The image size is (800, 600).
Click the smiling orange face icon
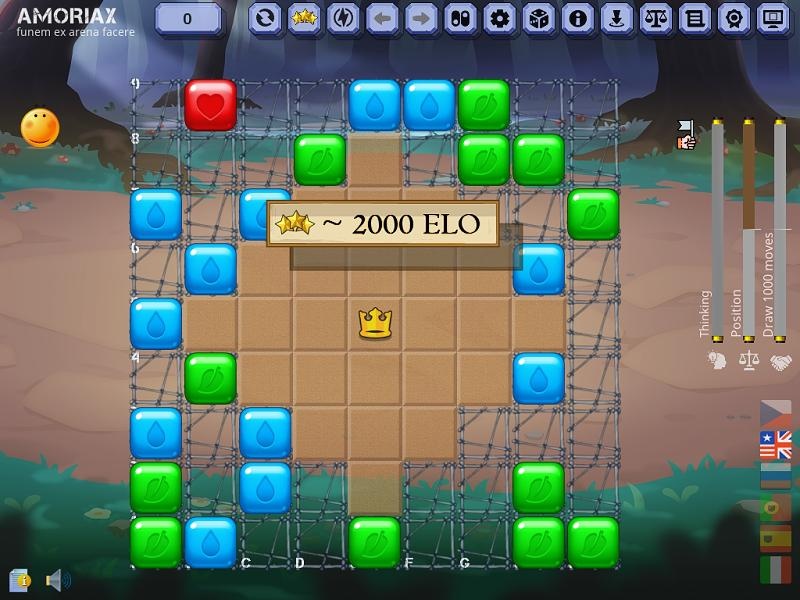(x=40, y=127)
